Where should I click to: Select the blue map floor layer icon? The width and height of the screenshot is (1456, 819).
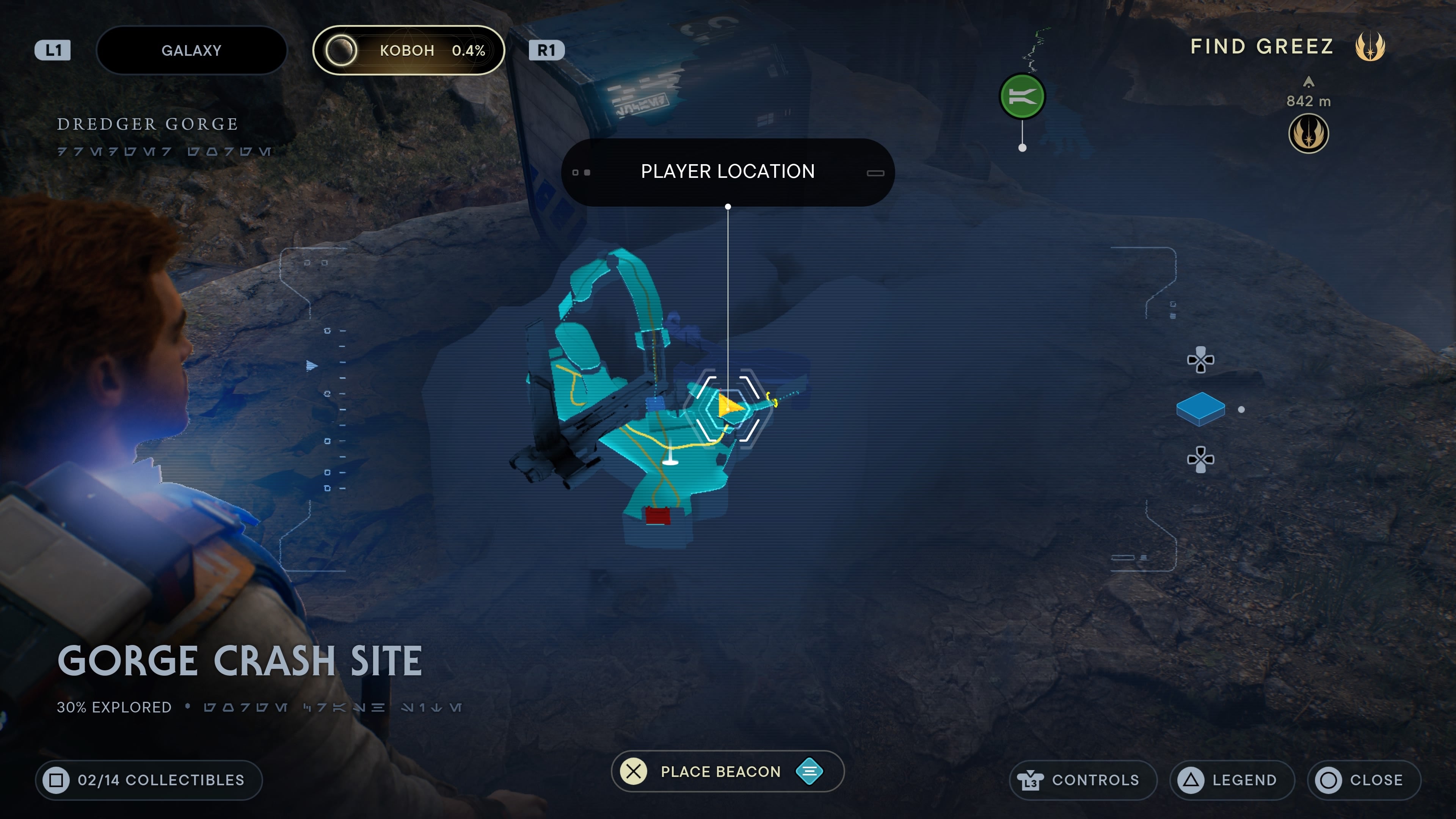pos(1200,408)
